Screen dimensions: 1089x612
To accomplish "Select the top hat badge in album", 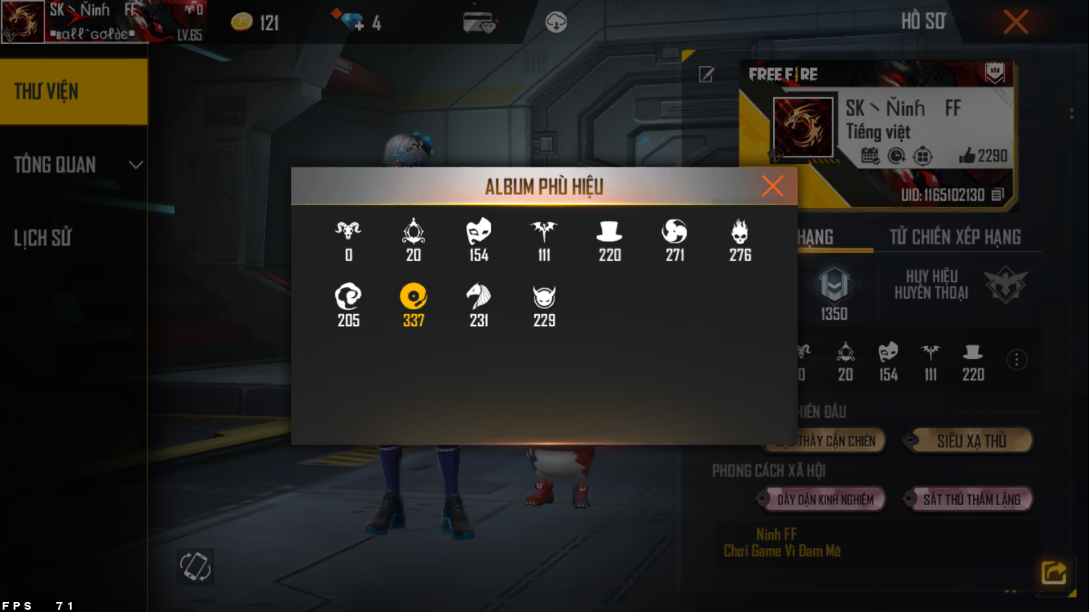I will click(609, 232).
